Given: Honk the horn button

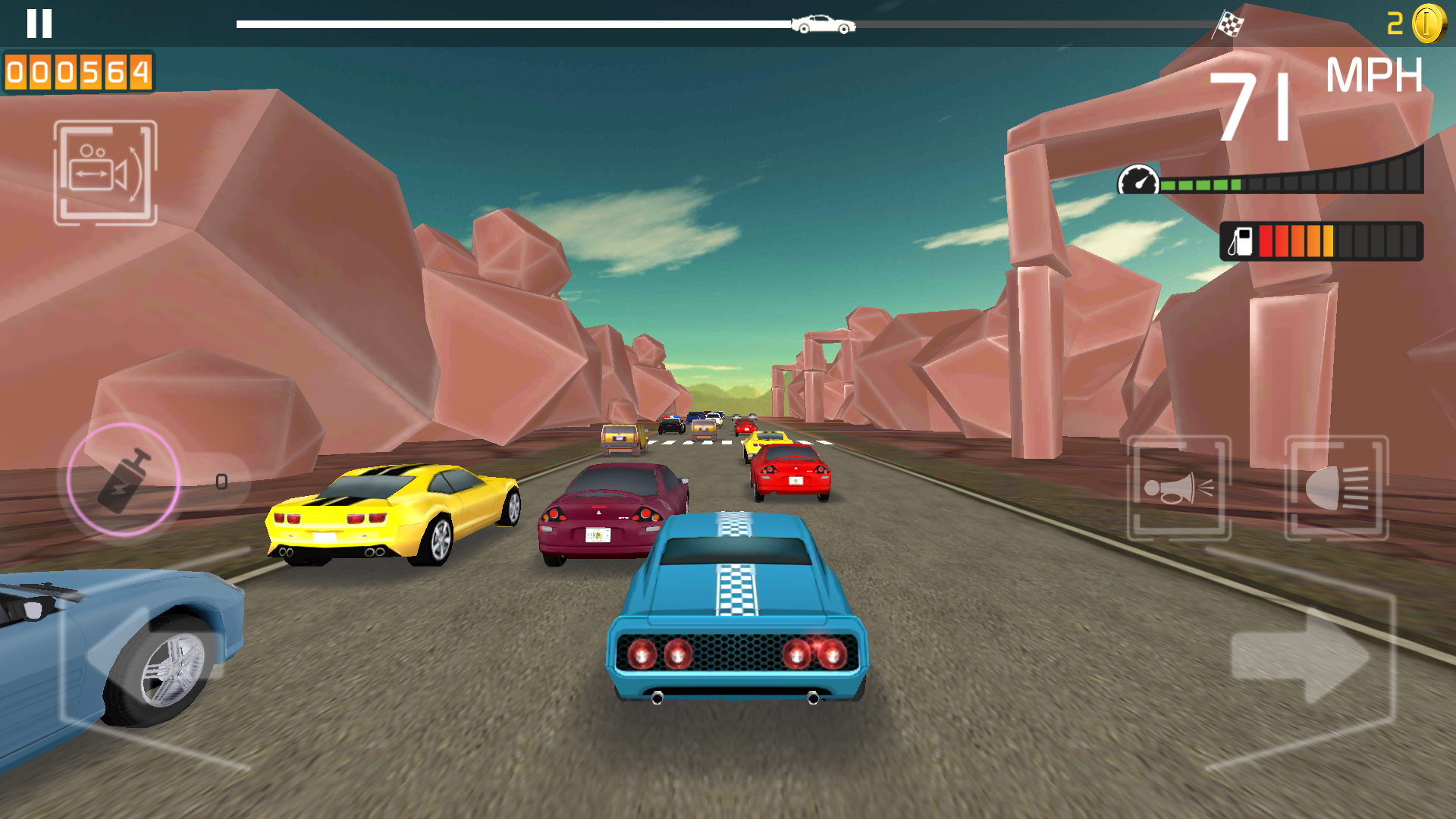Looking at the screenshot, I should pyautogui.click(x=1178, y=488).
